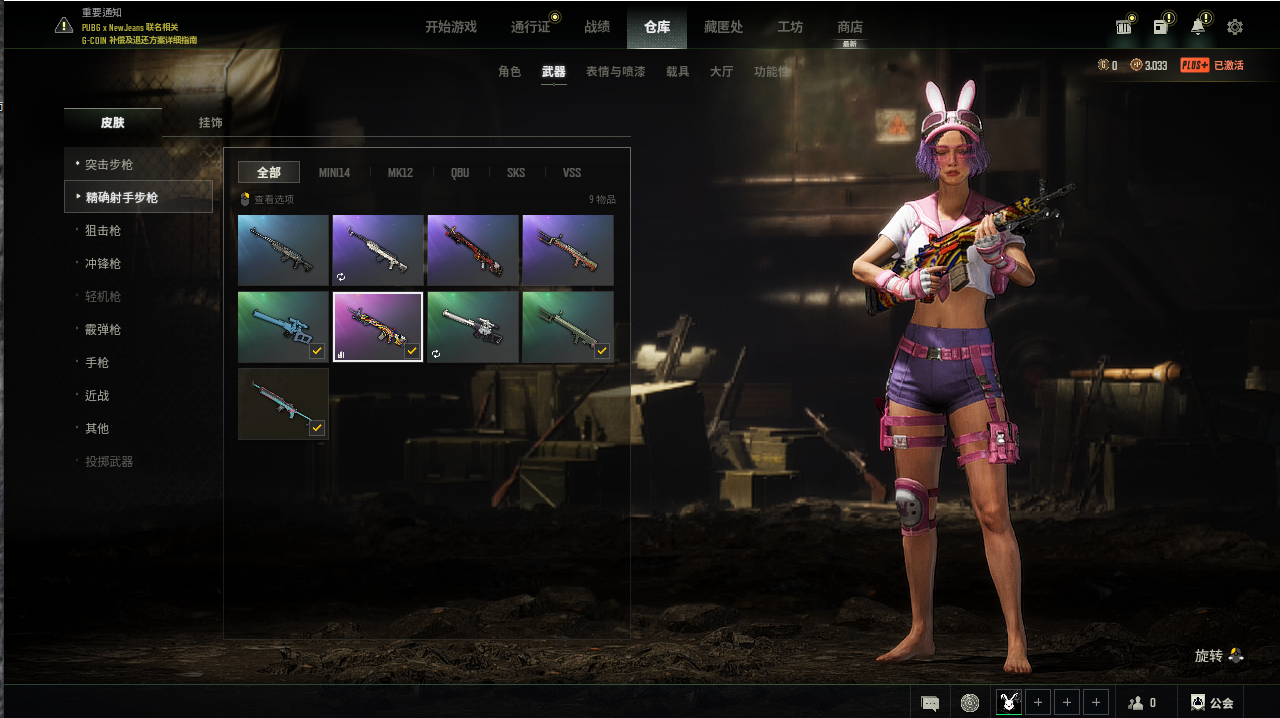Choose the 冲锋枪 SMG category
Viewport: 1280px width, 718px height.
point(103,263)
